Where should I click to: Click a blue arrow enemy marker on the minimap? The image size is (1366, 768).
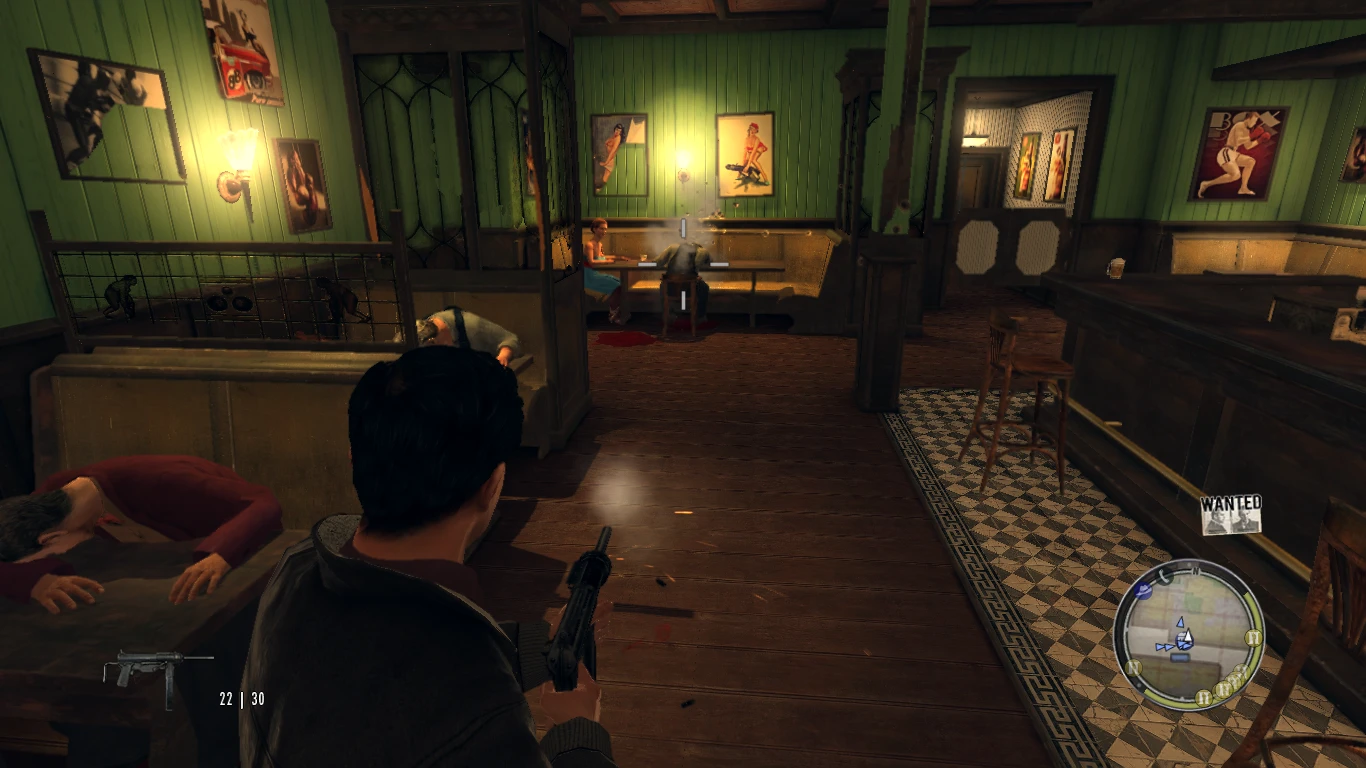point(1181,623)
